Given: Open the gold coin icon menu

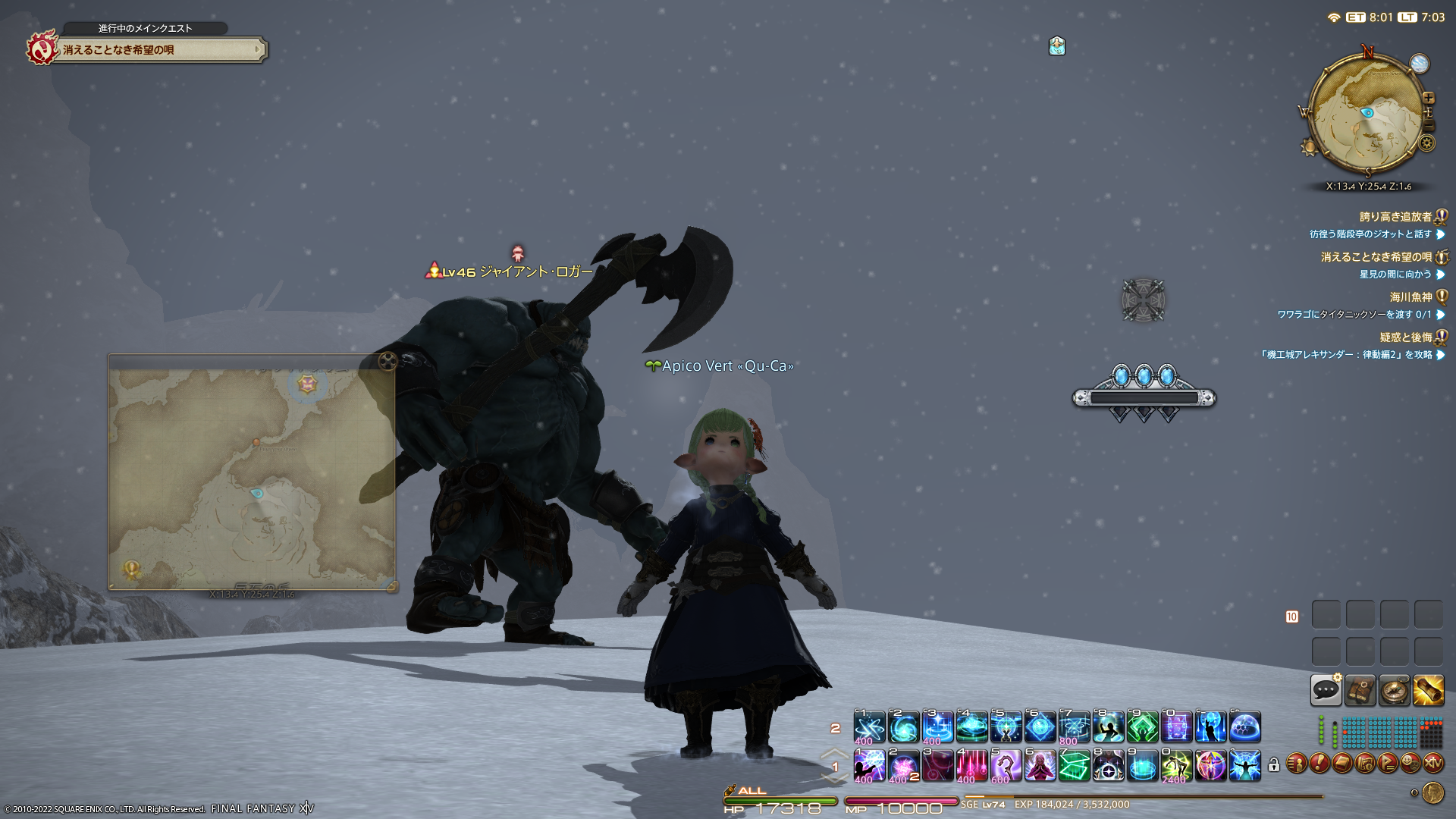Looking at the screenshot, I should [x=1432, y=792].
